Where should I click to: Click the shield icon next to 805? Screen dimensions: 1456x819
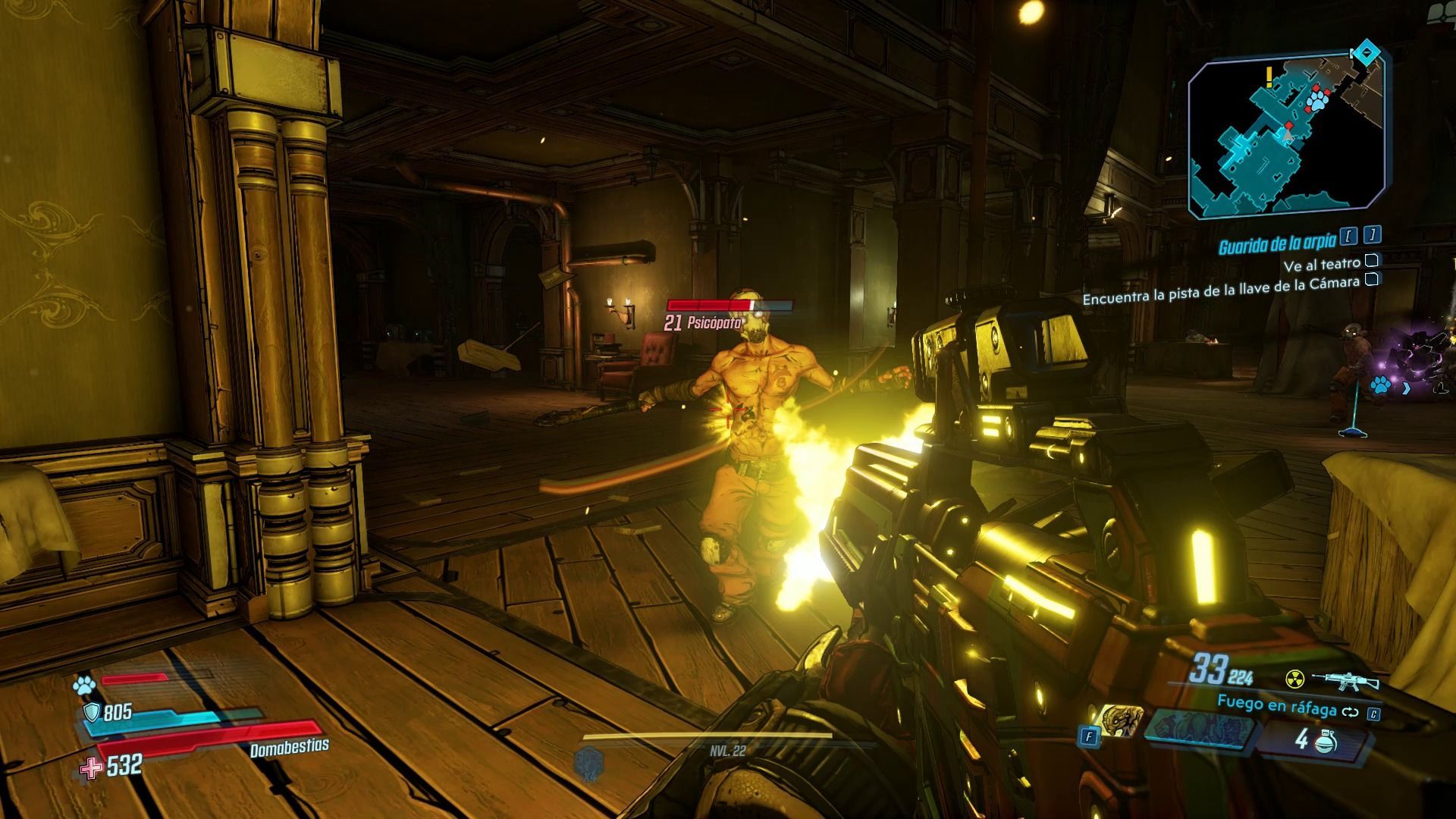(x=91, y=711)
